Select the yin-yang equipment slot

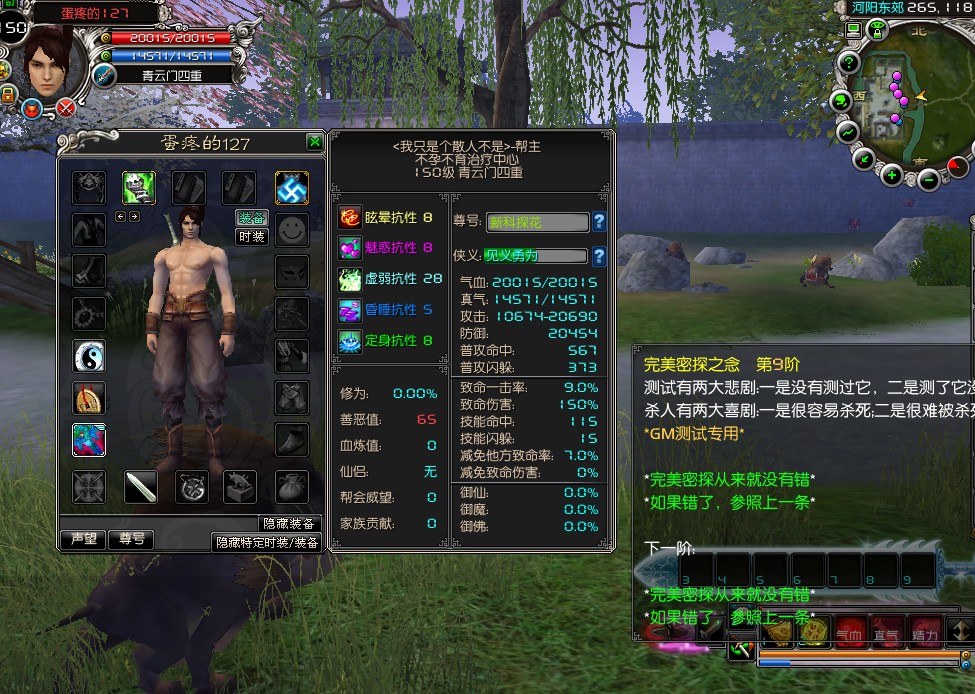point(89,355)
